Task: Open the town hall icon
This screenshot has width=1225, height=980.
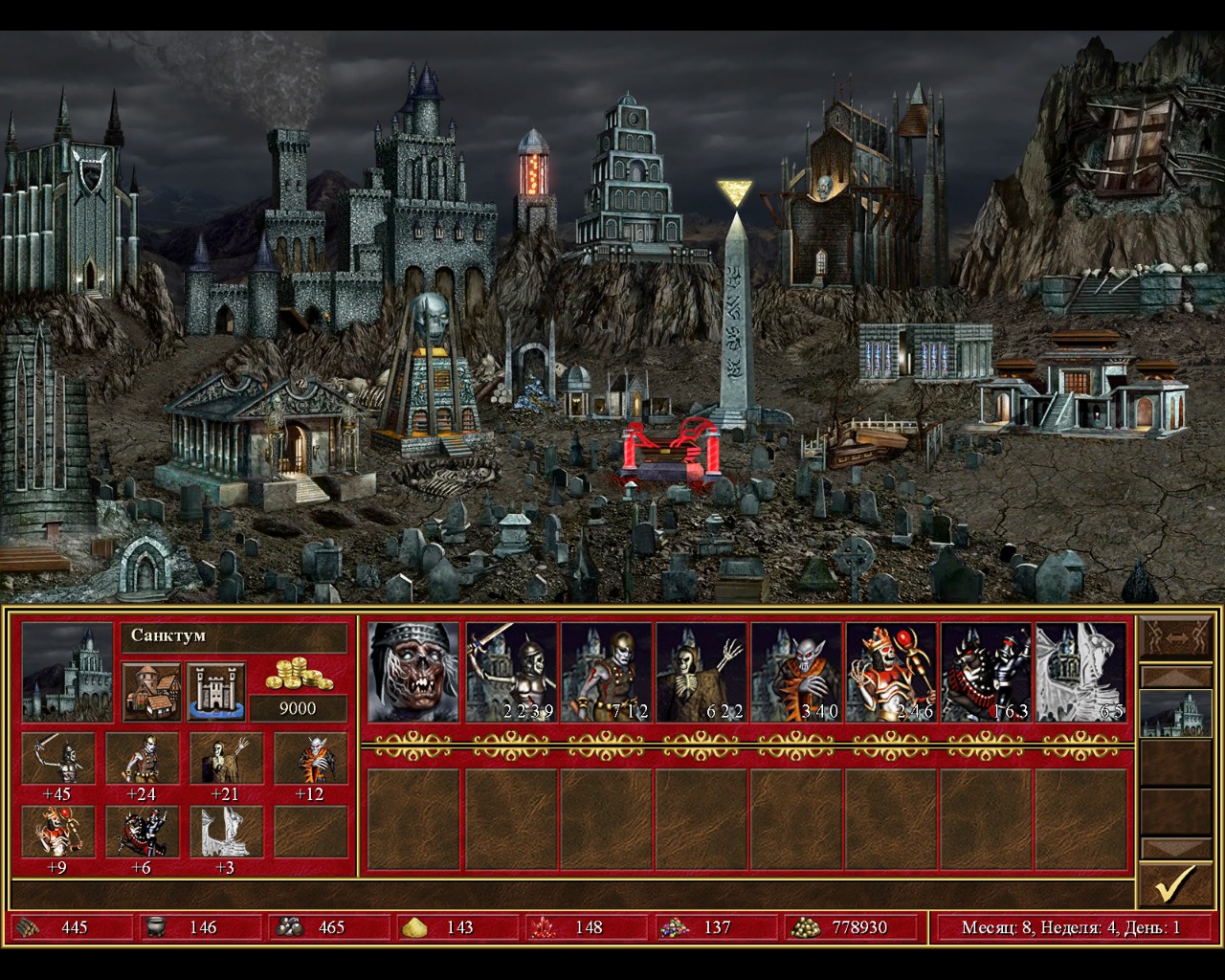Action: pyautogui.click(x=152, y=690)
